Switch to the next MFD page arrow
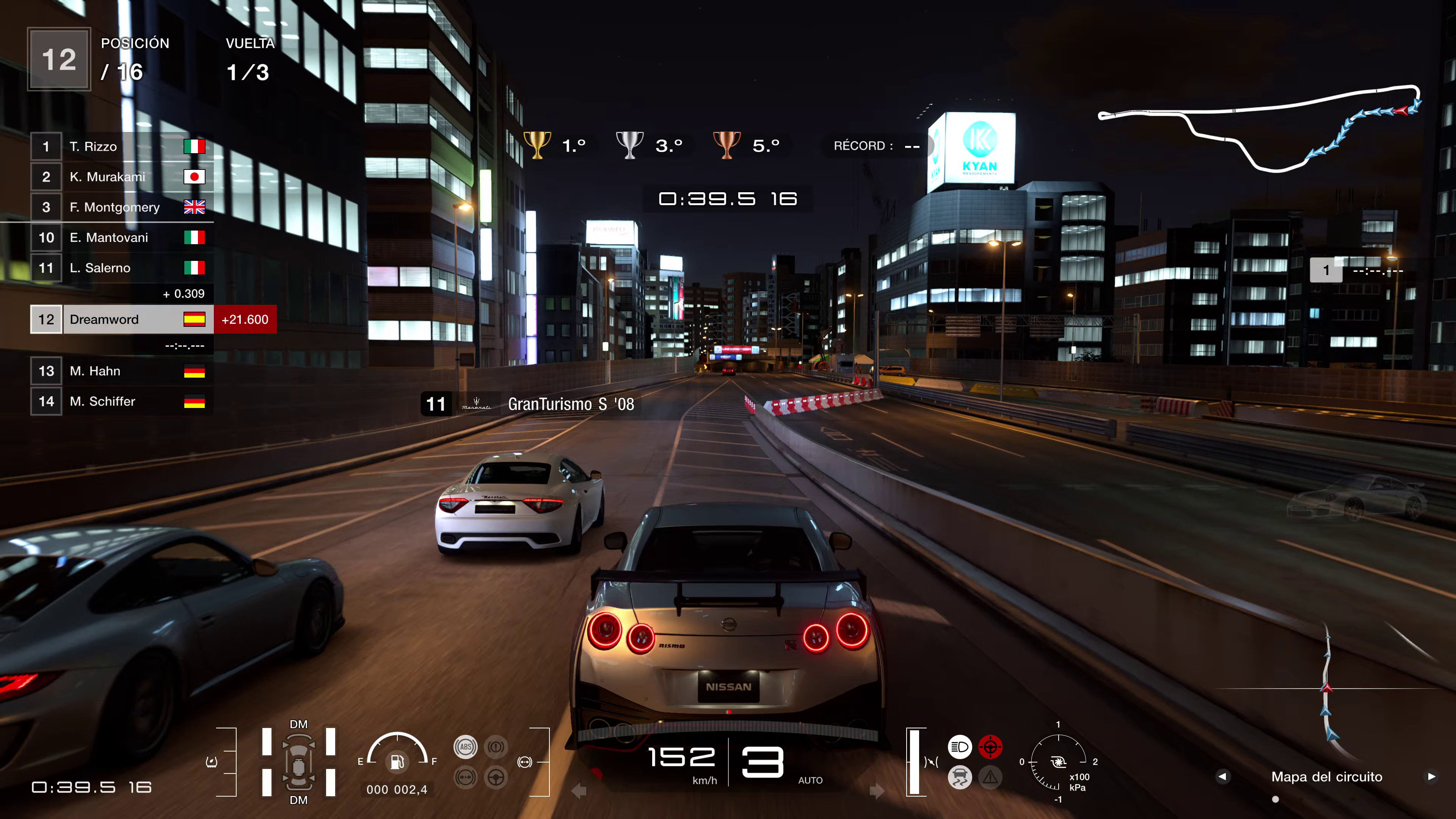Viewport: 1456px width, 819px height. (1431, 777)
